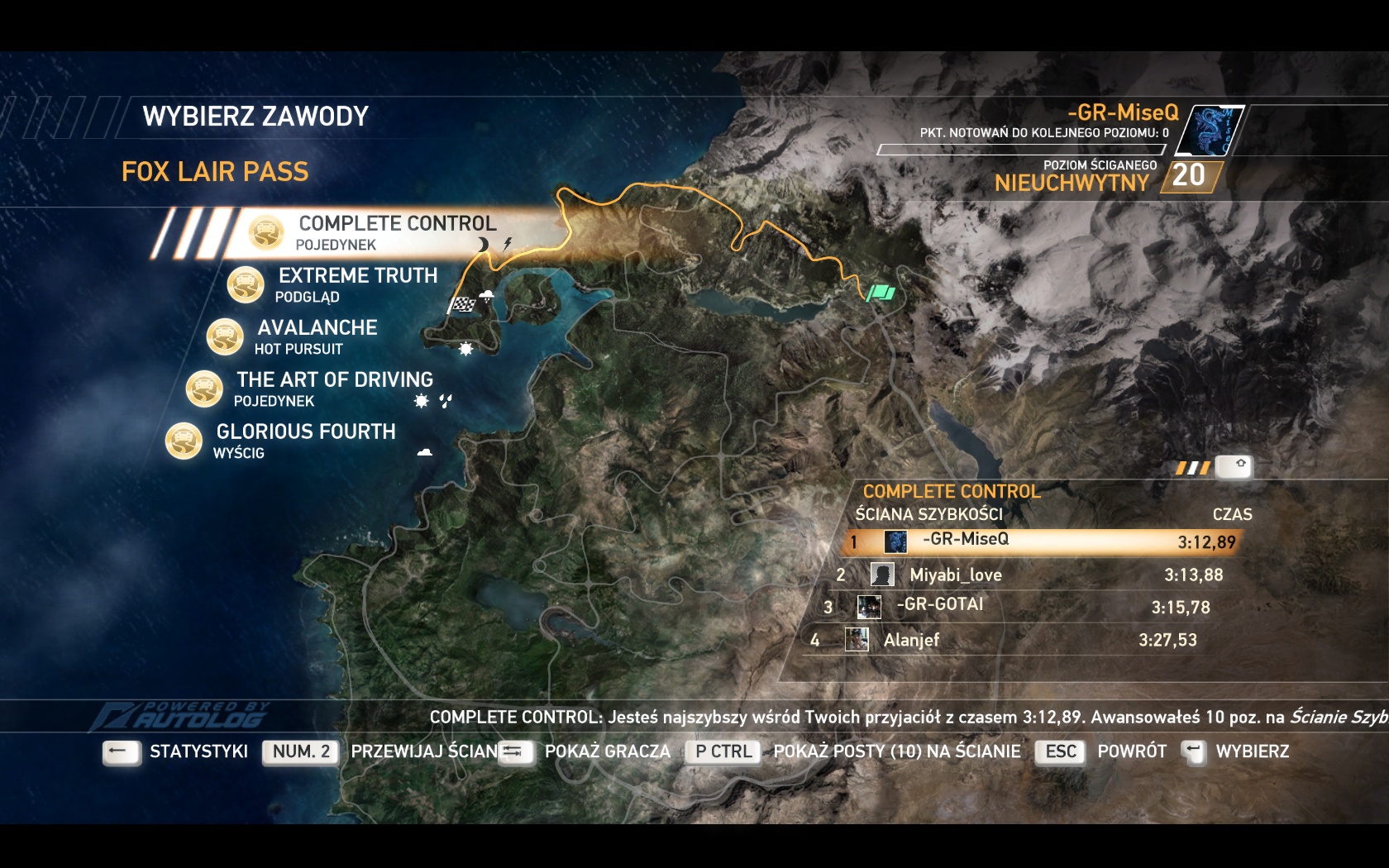Click the green start flag map marker
Screen dimensions: 1389x868
tap(881, 292)
